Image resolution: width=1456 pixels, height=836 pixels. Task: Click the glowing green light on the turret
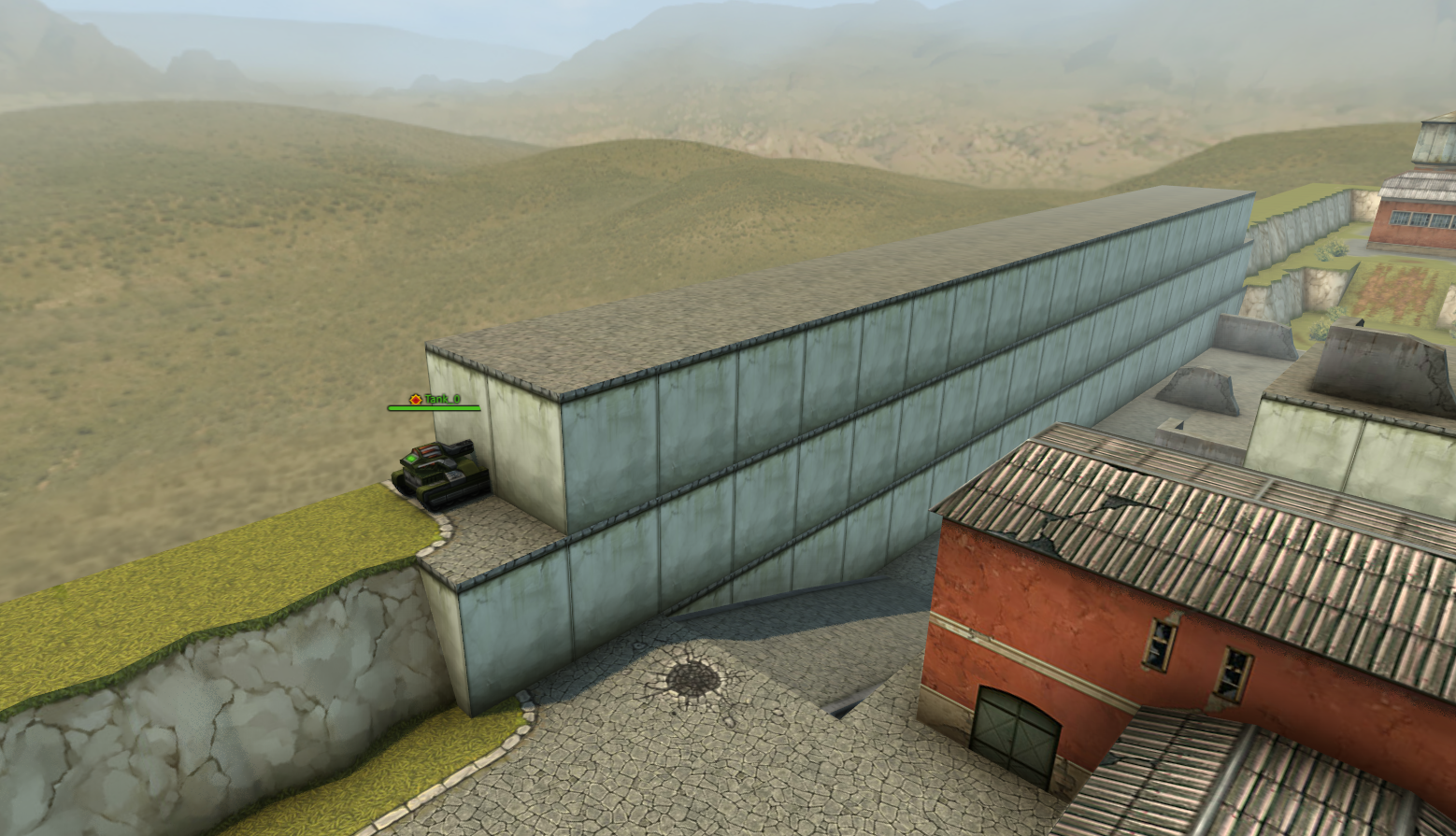click(411, 458)
